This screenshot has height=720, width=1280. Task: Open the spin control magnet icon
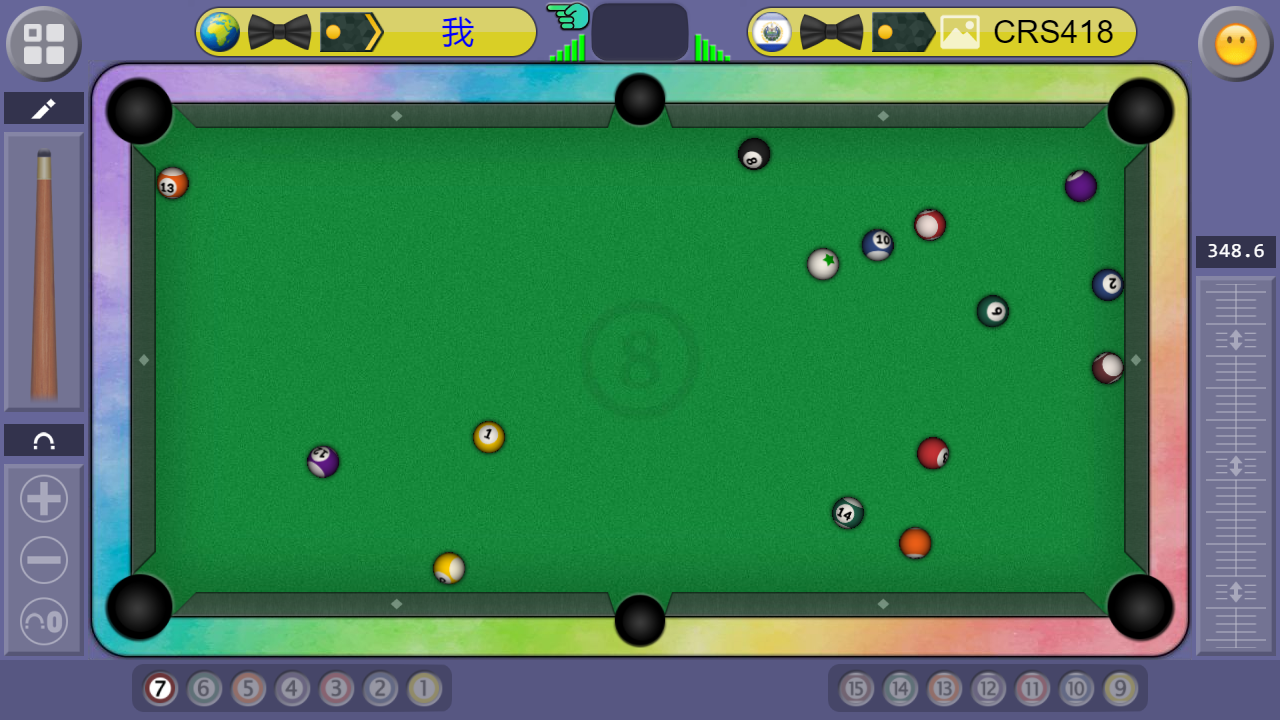pos(43,439)
